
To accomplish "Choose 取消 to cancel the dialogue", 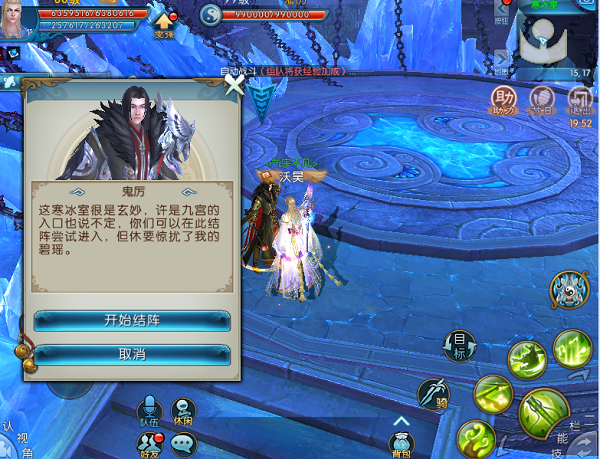I will 132,354.
